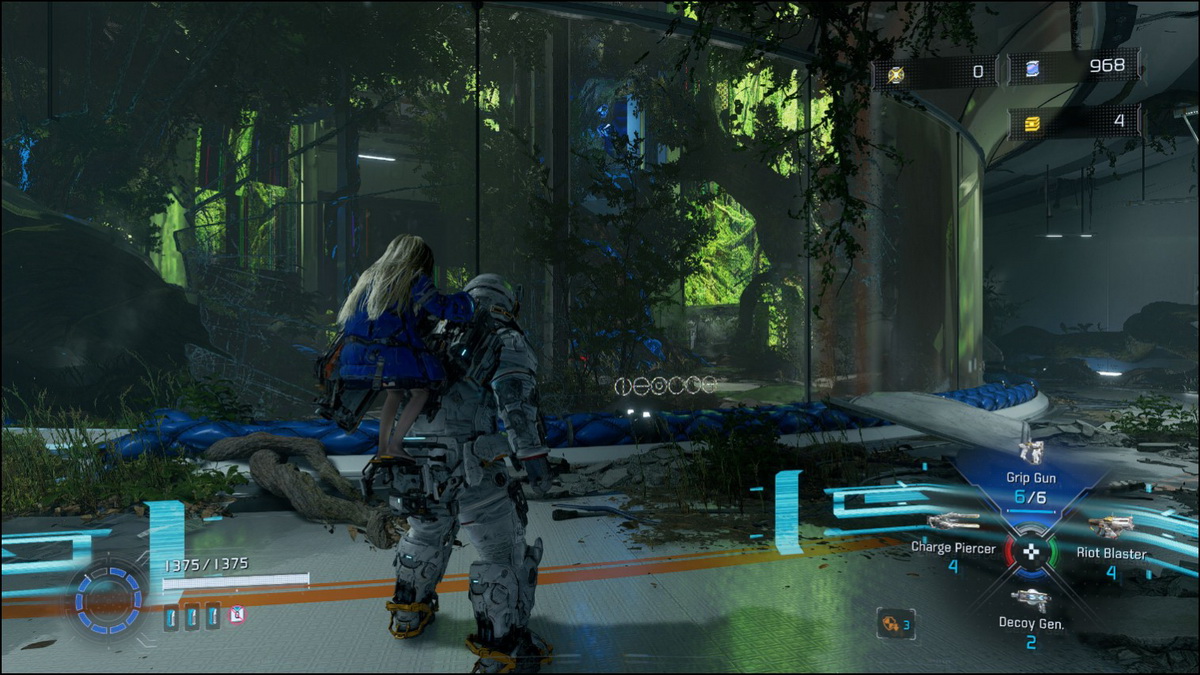
Task: Equip the Riot Blaster weapon
Action: pos(1110,527)
